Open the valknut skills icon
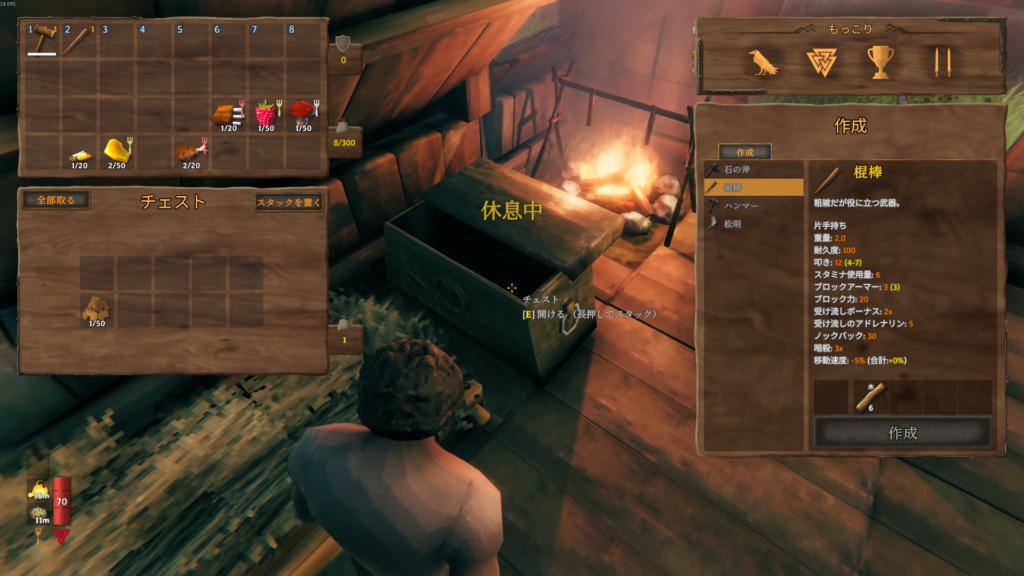 (x=821, y=62)
